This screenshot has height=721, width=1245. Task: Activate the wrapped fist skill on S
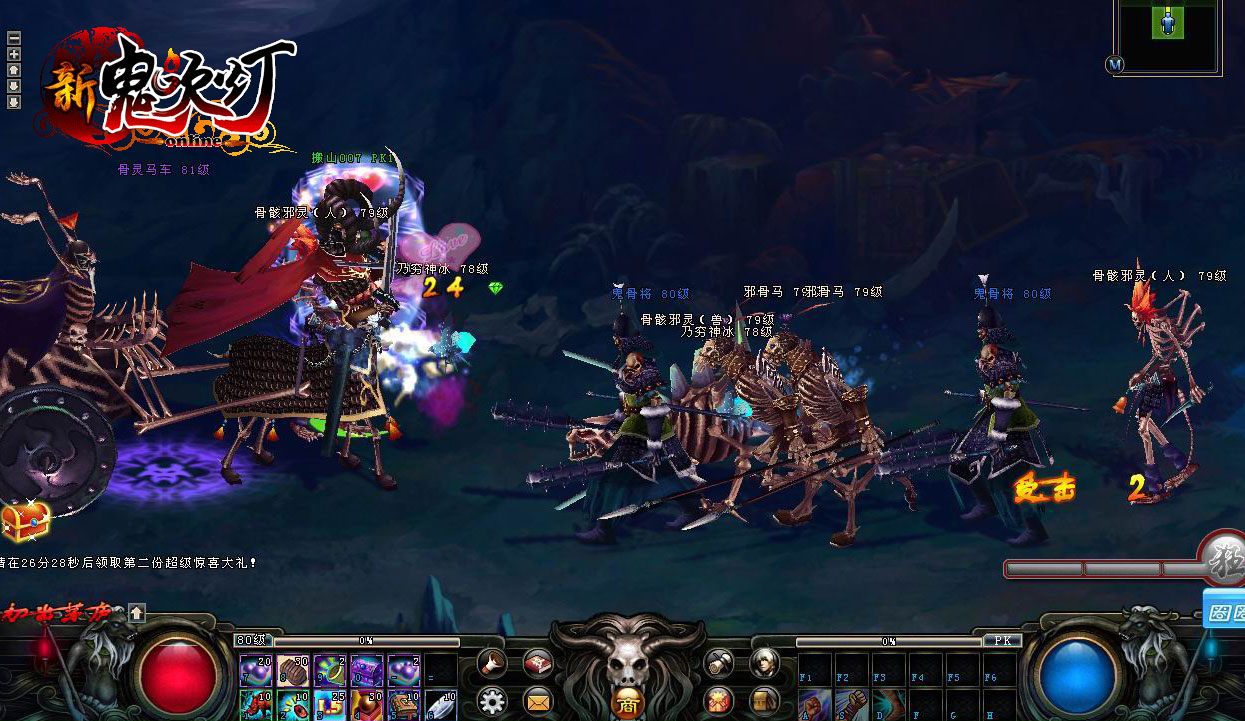851,704
